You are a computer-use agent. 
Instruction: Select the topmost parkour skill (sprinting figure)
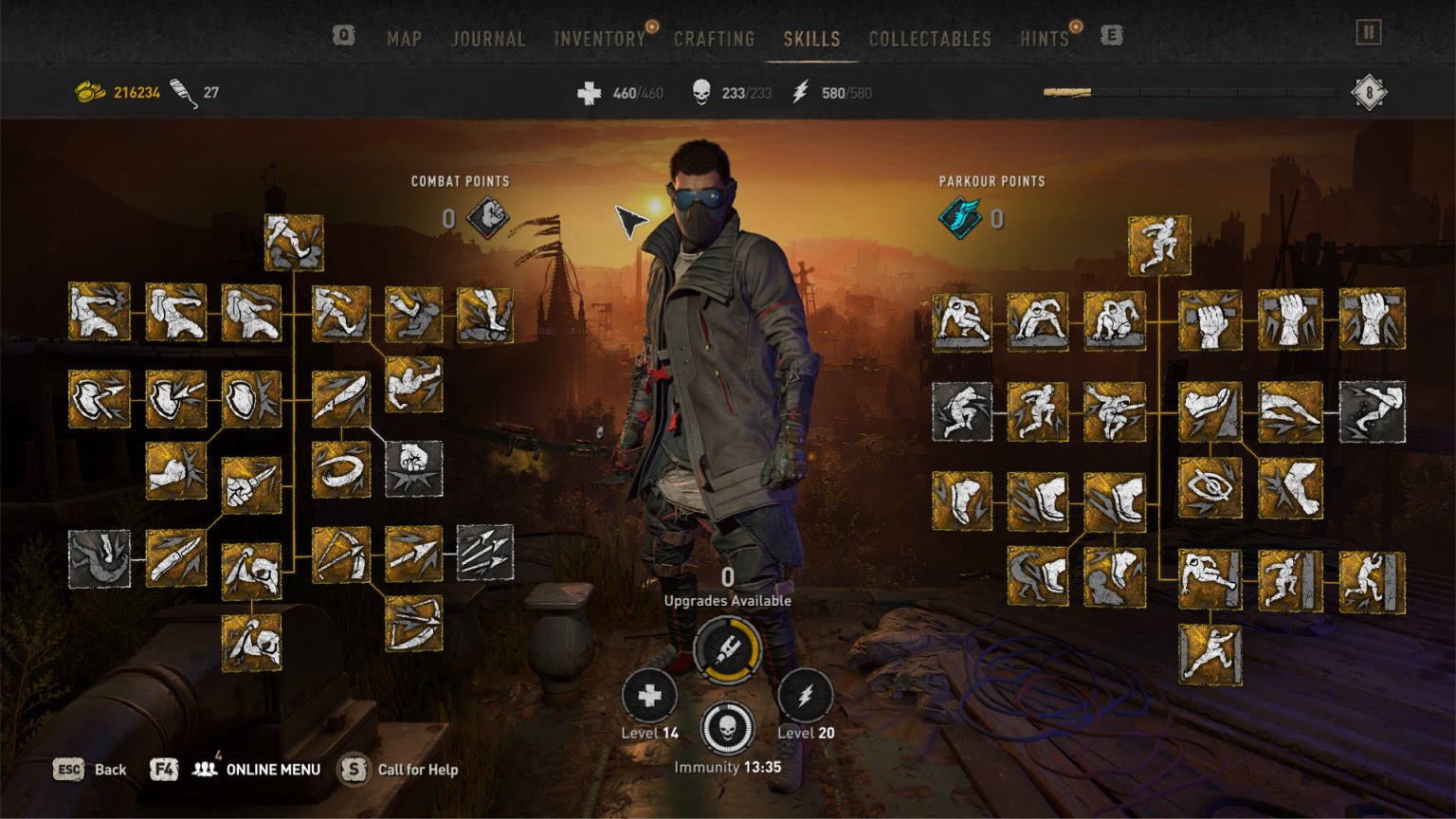(1159, 245)
